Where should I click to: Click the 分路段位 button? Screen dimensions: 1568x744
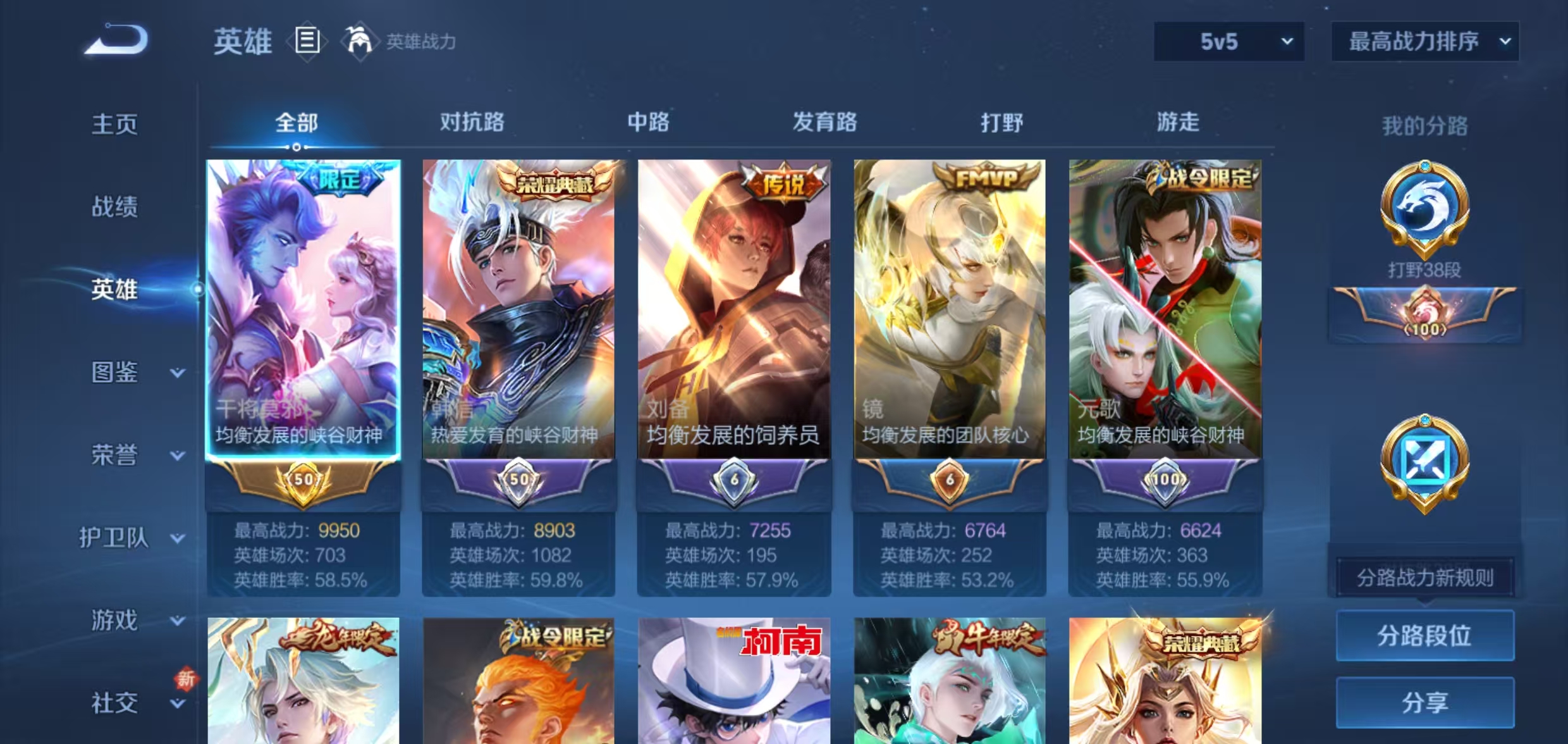1424,636
